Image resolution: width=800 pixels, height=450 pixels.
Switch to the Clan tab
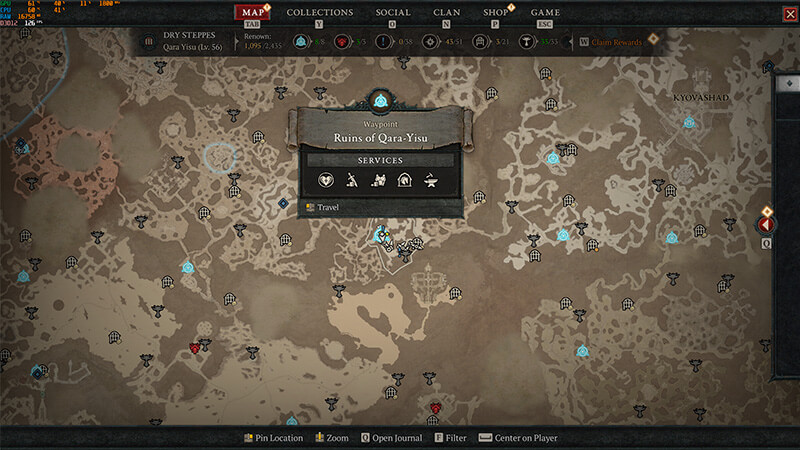point(447,12)
